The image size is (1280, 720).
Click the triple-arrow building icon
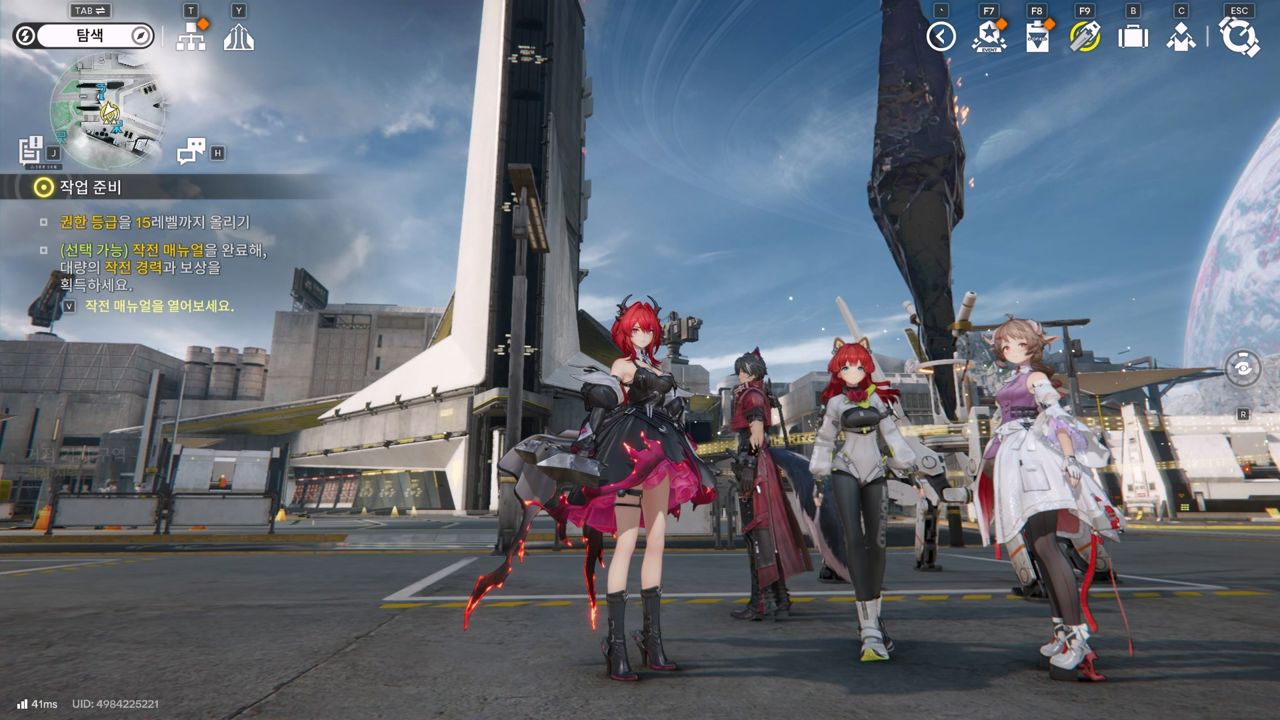pos(238,38)
